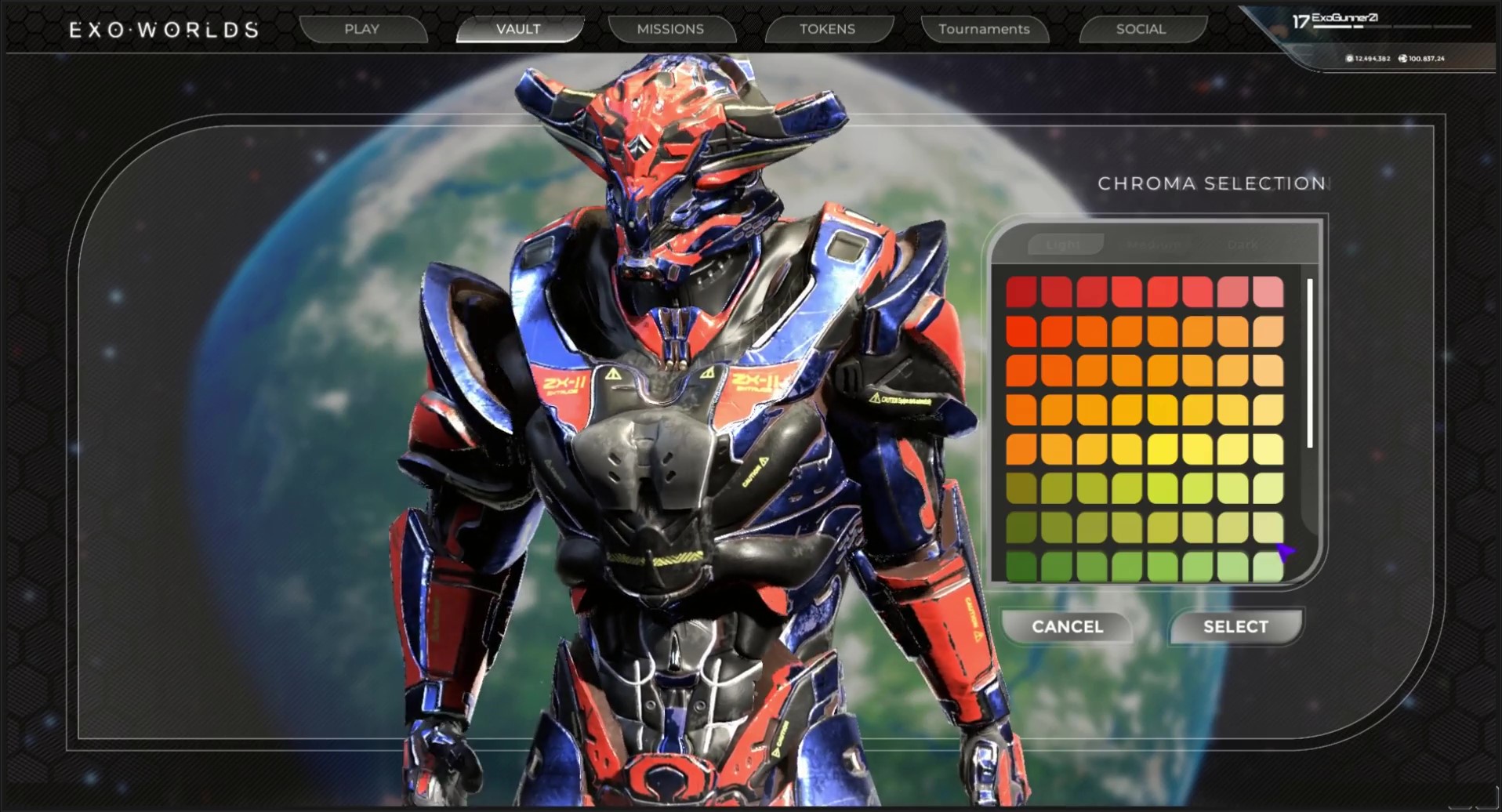Confirm color with the SELECT button

click(x=1235, y=626)
